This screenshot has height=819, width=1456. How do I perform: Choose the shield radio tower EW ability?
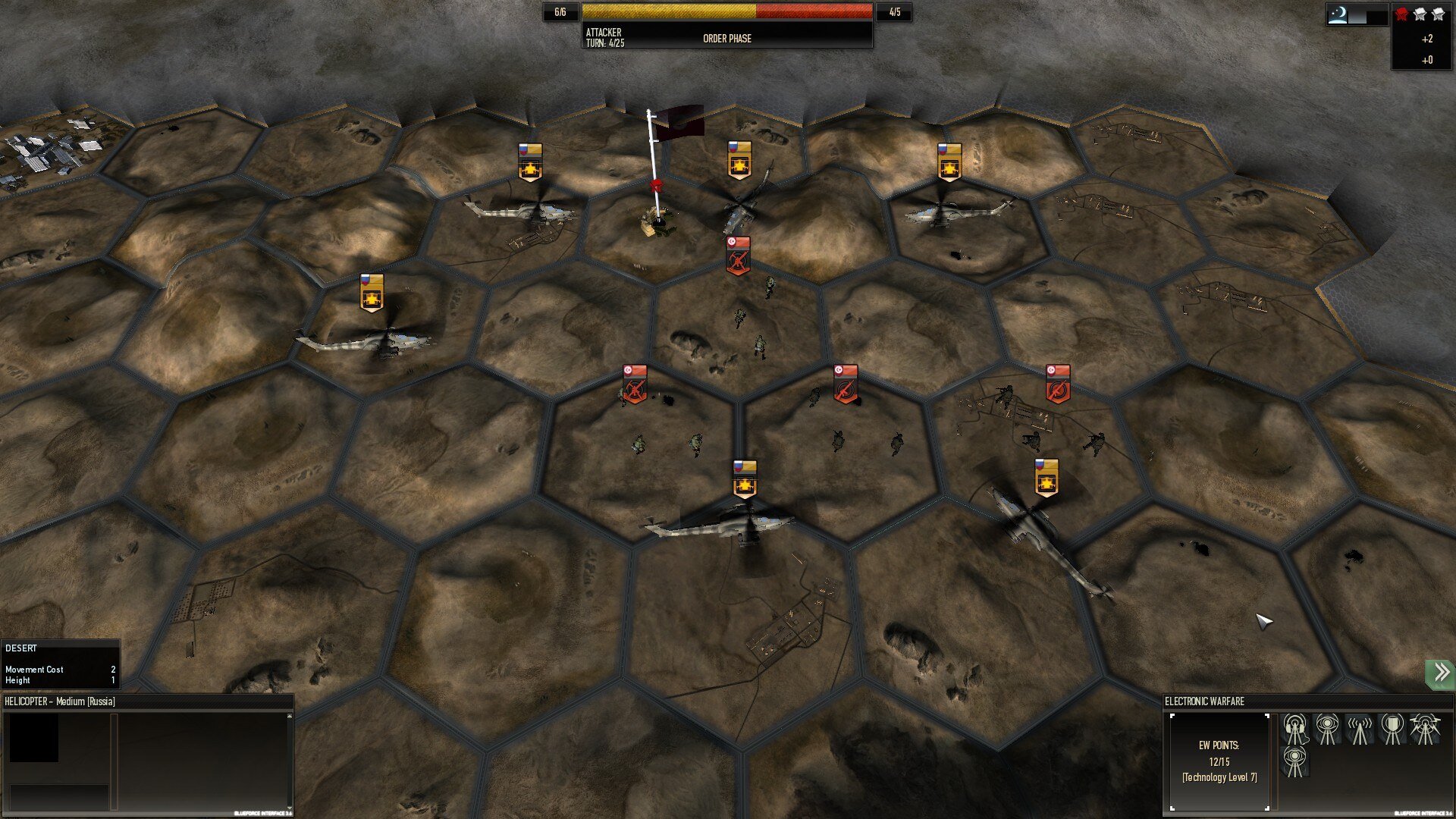[x=1392, y=730]
